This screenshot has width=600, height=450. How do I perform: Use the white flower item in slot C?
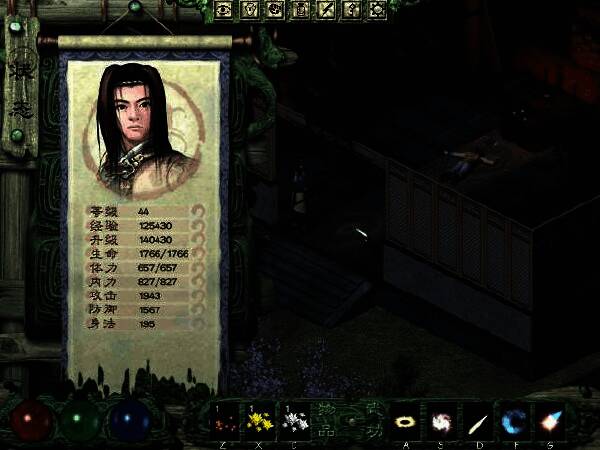(293, 420)
